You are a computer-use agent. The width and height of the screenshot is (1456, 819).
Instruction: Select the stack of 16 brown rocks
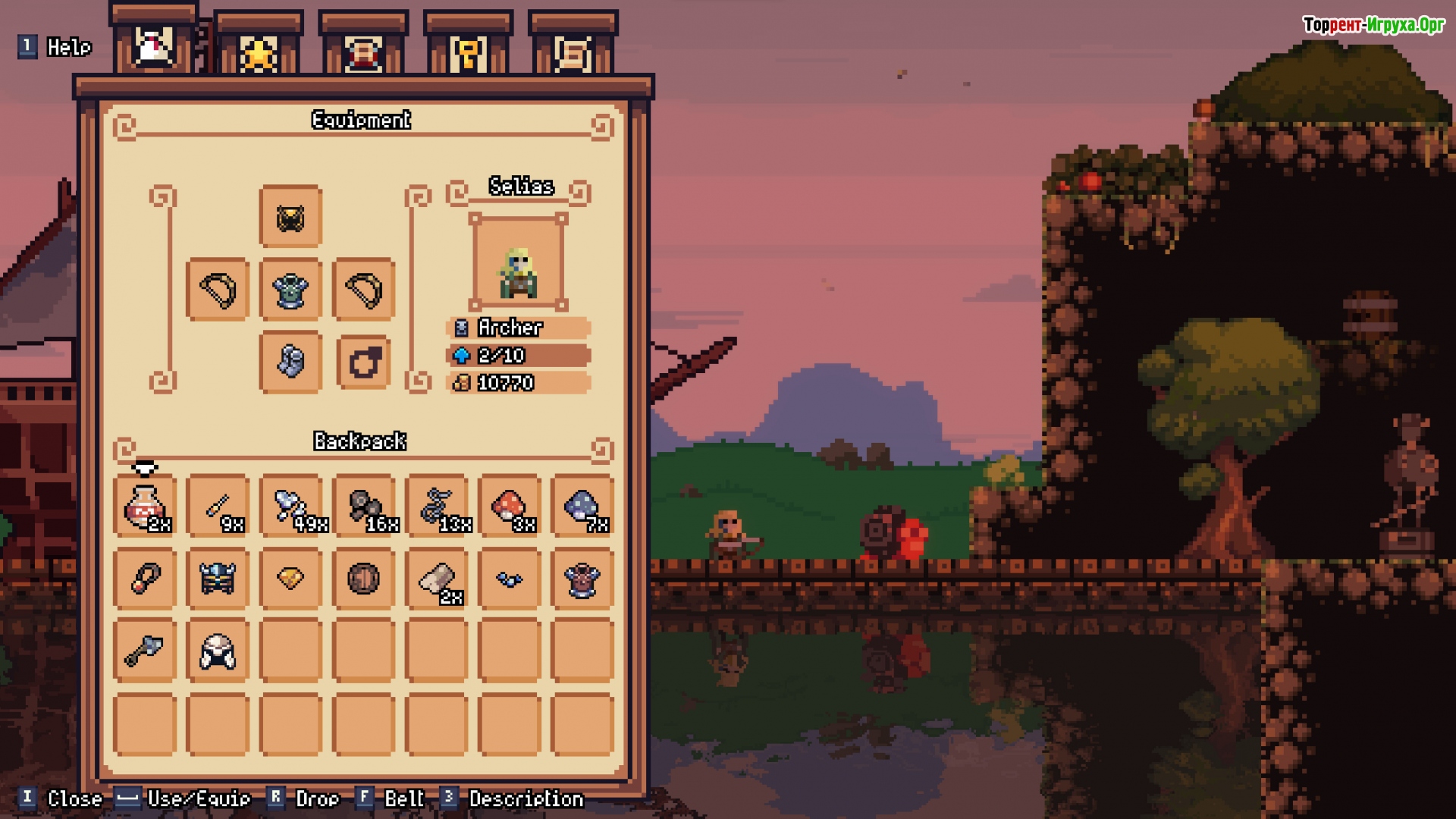tap(364, 506)
